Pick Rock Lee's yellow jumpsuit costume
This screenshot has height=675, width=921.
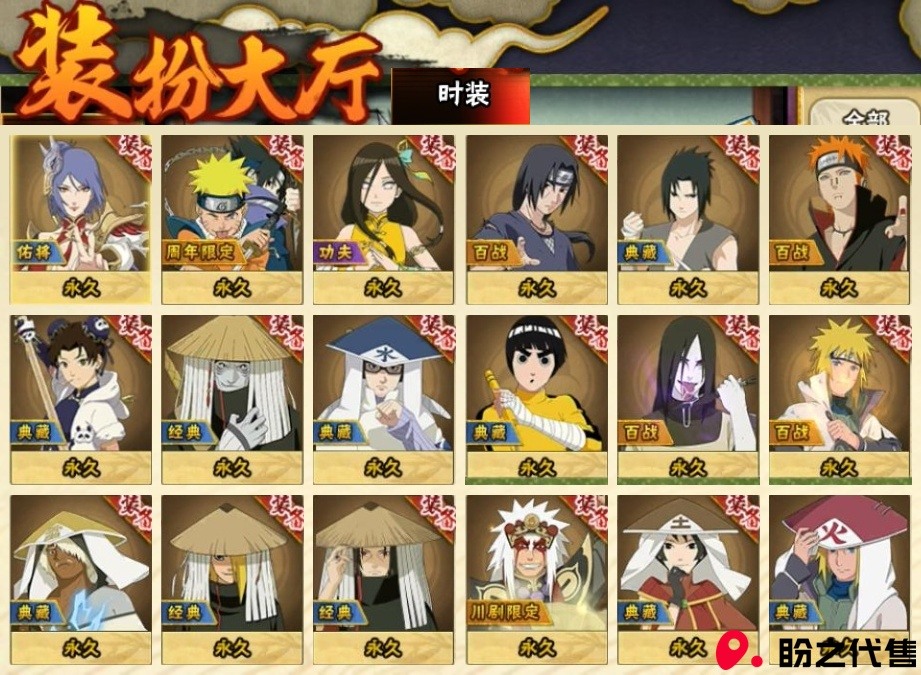[x=536, y=397]
